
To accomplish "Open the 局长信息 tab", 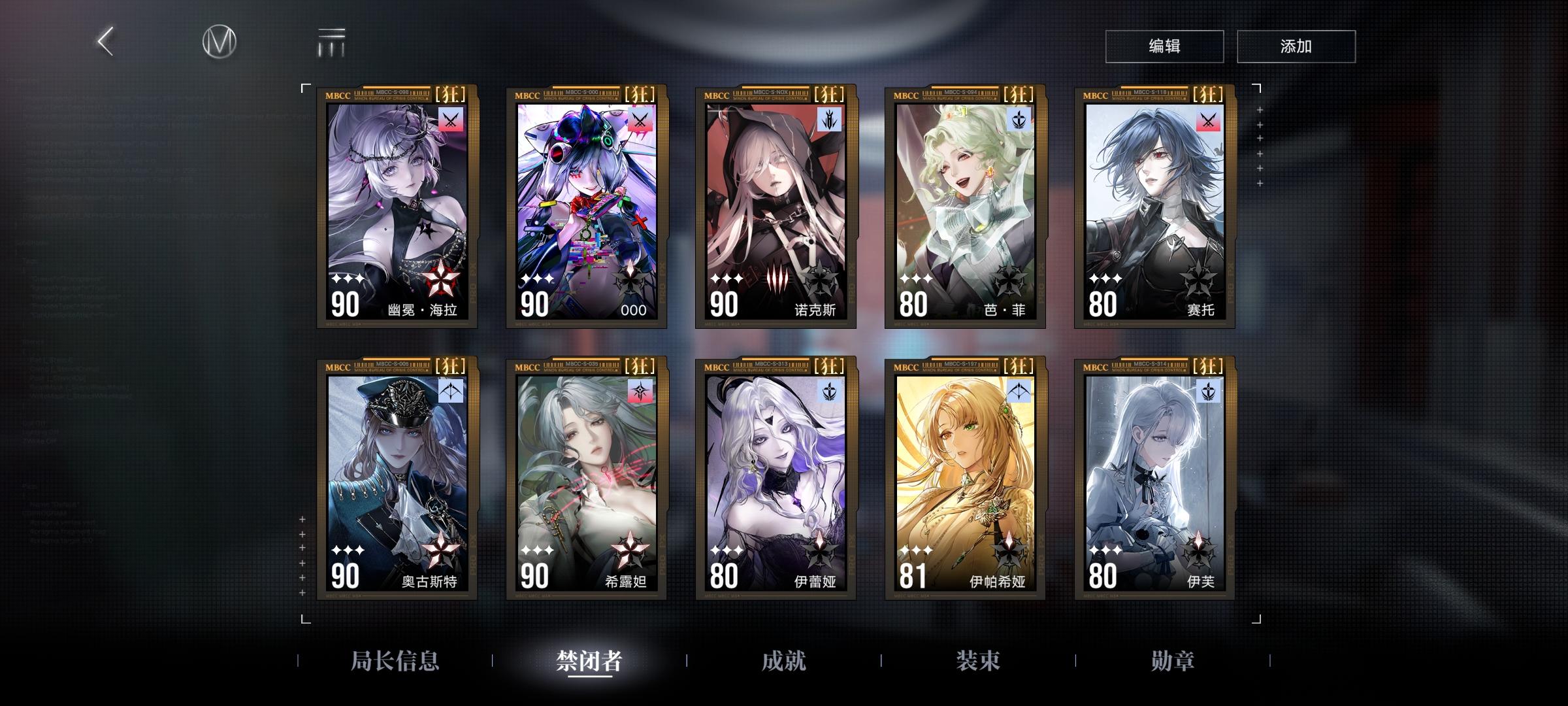I will point(395,662).
